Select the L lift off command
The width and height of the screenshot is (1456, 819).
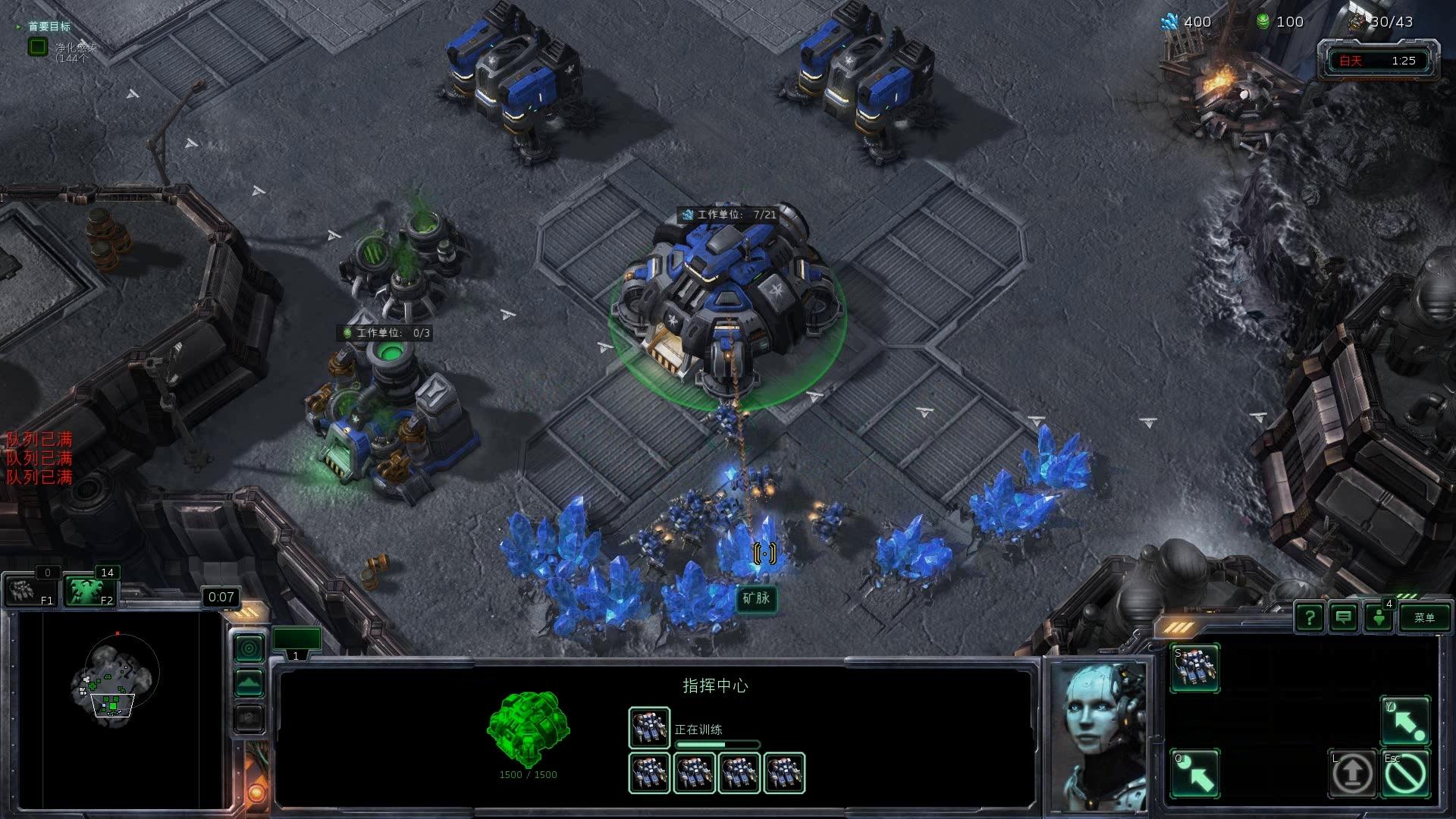tap(1352, 773)
